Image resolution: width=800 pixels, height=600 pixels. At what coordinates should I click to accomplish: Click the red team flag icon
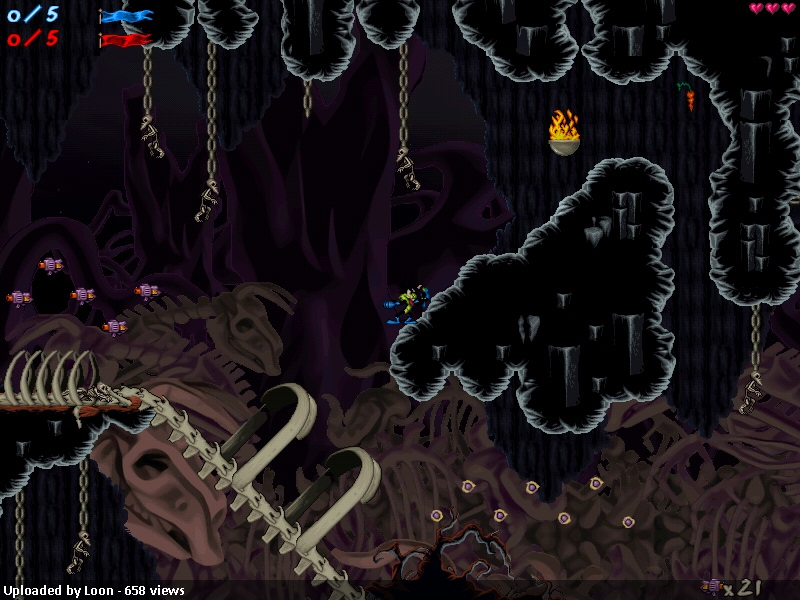click(126, 40)
